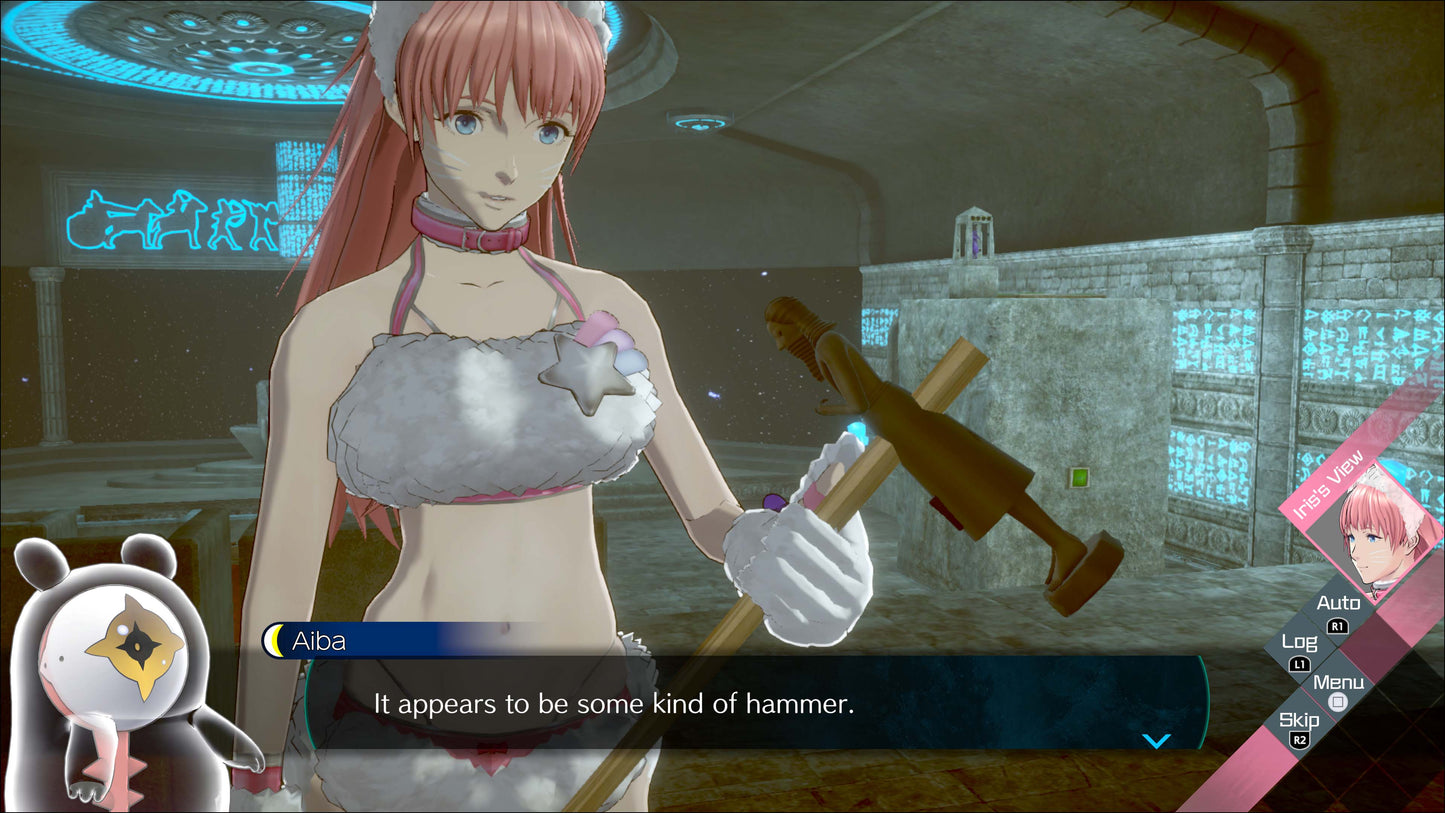Select the Menu square-button icon
Viewport: 1445px width, 813px height.
click(x=1337, y=703)
